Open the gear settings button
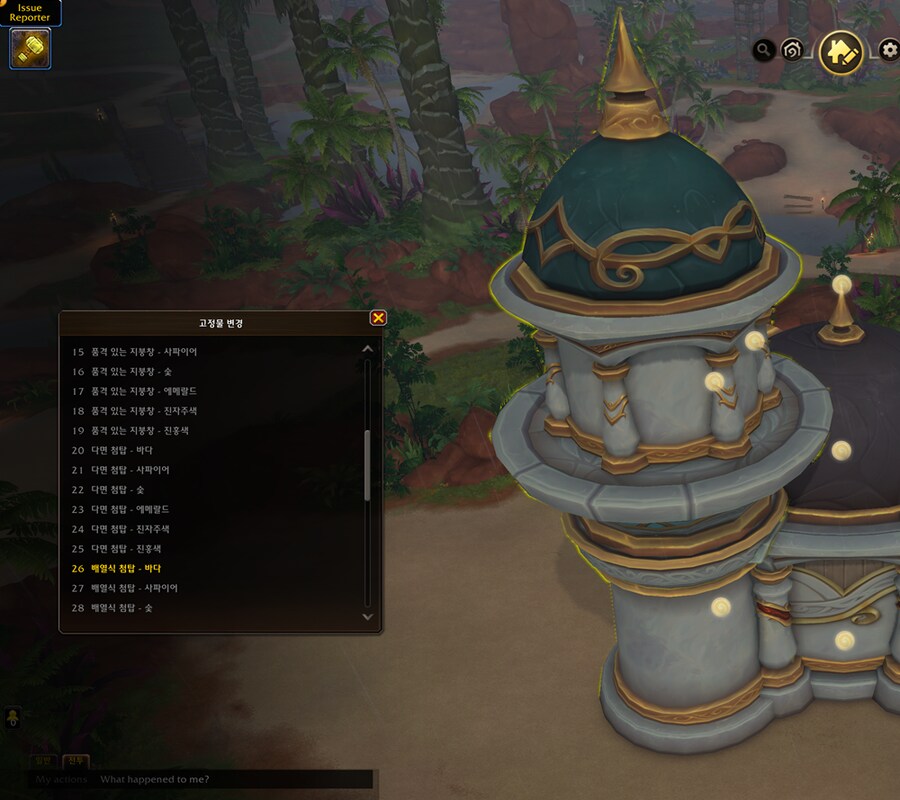900x800 pixels. [x=889, y=49]
